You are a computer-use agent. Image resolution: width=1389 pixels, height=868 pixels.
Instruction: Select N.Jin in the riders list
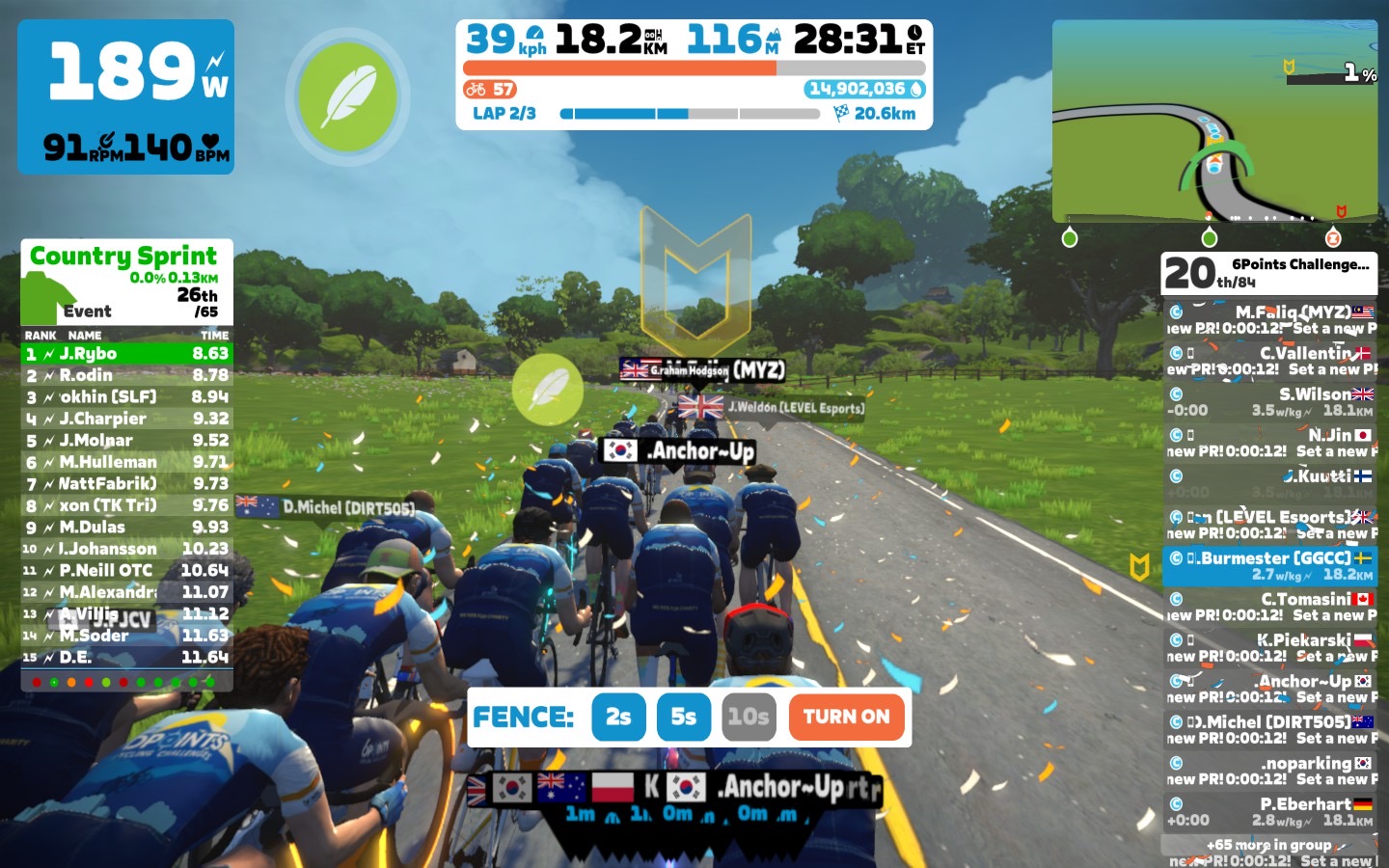pos(1269,443)
